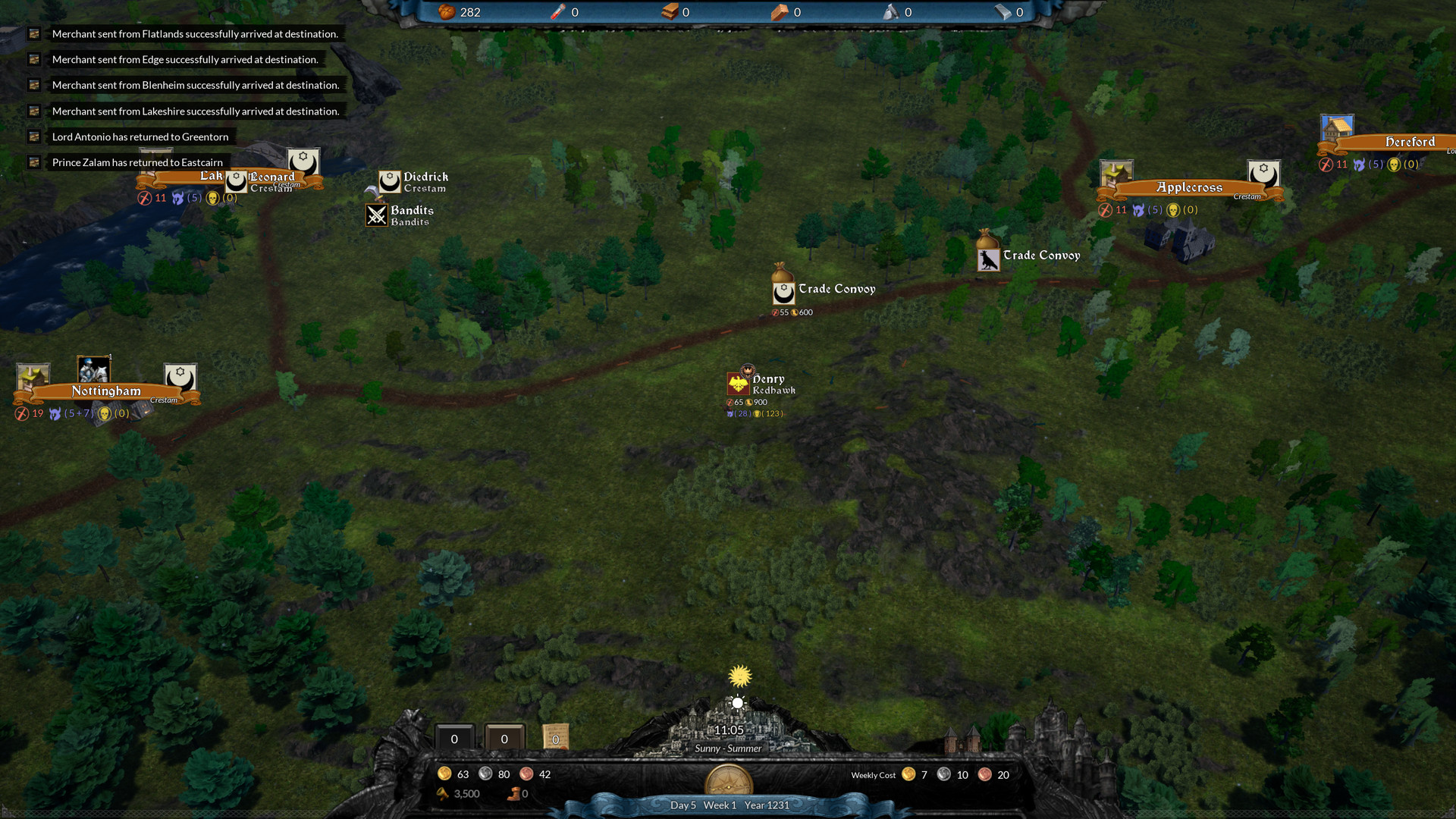Screen dimensions: 1456x819
Task: Select the Crestam crescent banner beside Nottingham
Action: pos(179,375)
